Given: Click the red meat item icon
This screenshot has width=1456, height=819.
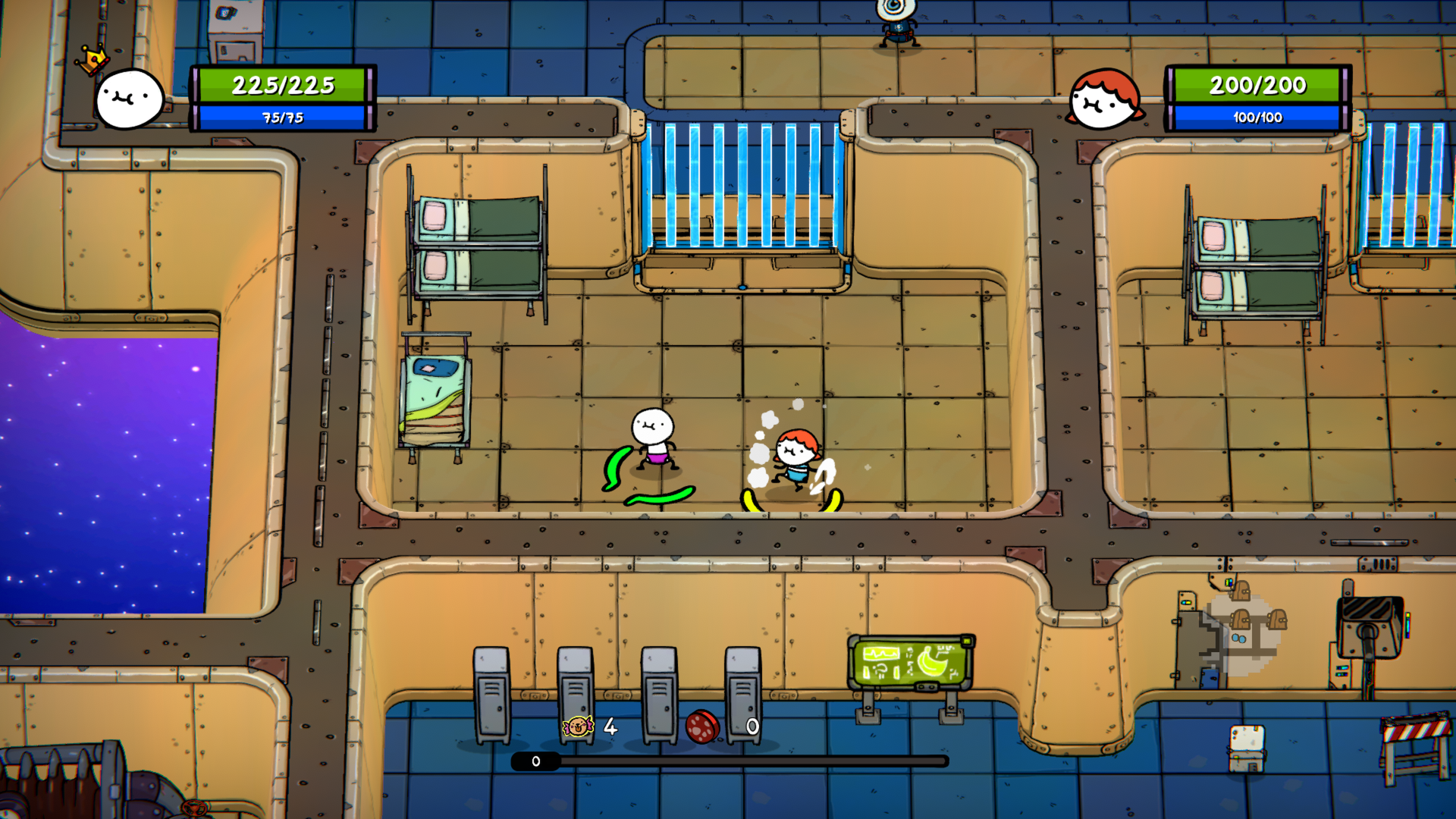Looking at the screenshot, I should click(x=701, y=726).
